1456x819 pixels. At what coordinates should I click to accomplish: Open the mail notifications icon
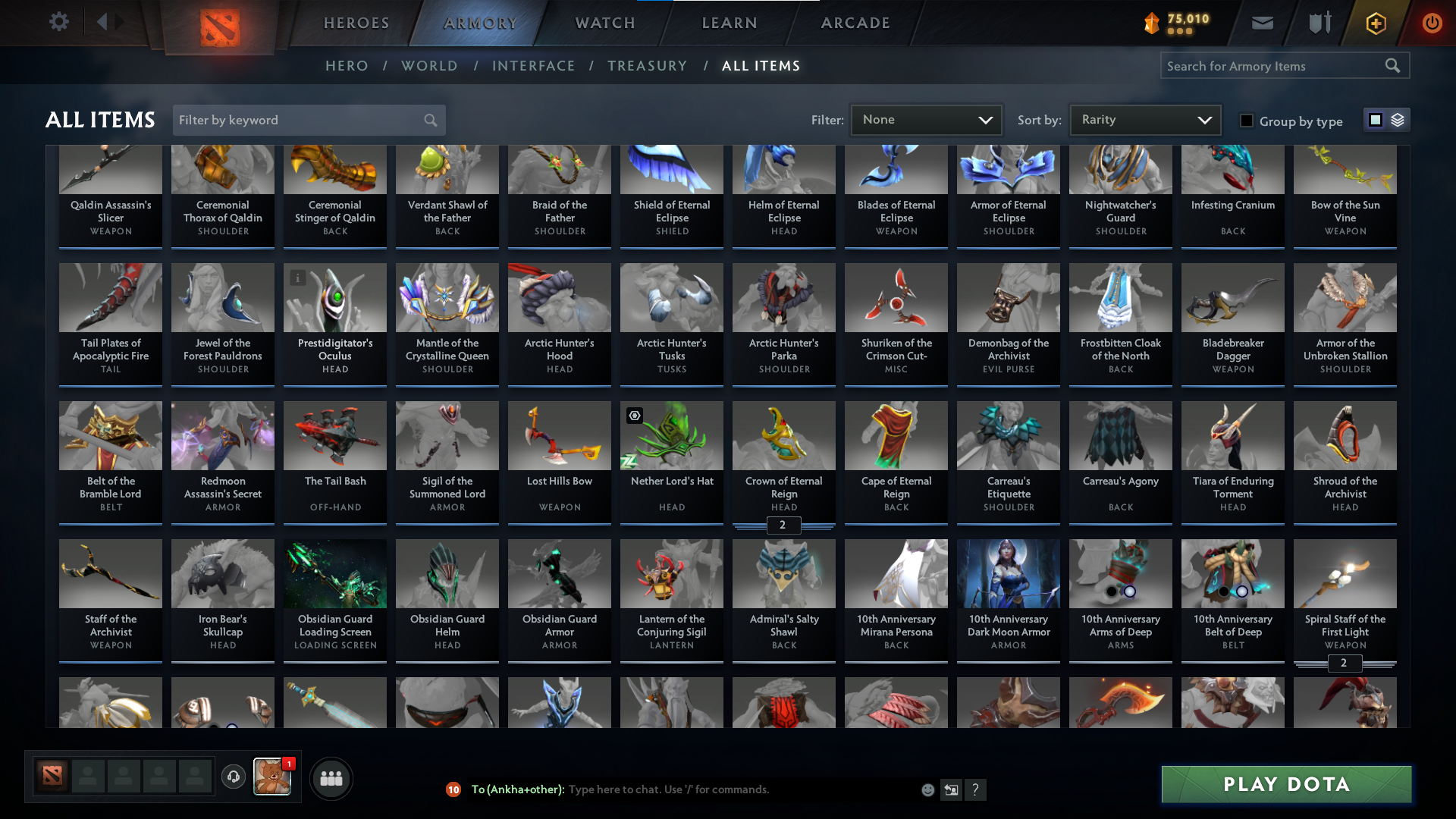(x=1261, y=23)
